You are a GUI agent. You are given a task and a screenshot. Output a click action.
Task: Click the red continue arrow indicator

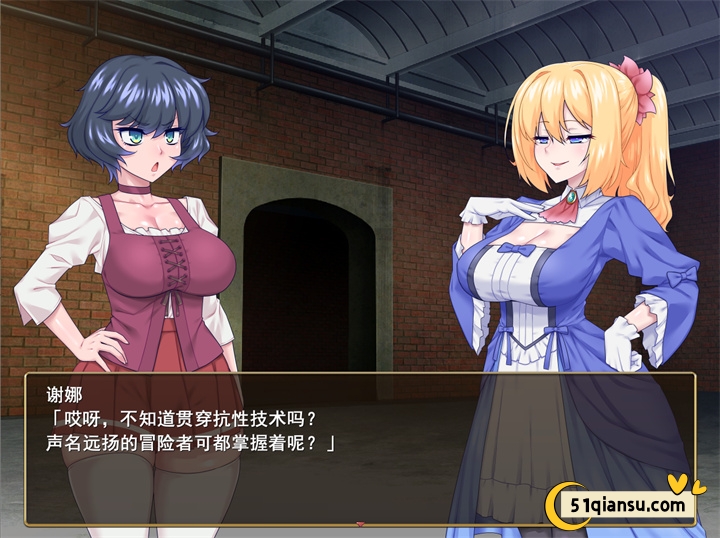pos(360,523)
